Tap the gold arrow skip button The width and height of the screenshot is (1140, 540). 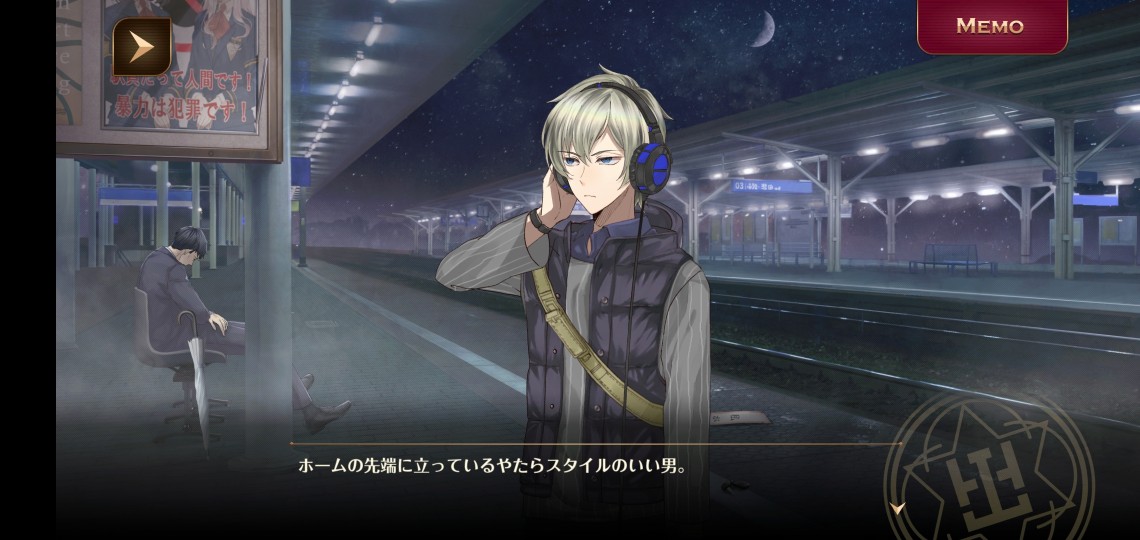click(x=141, y=47)
